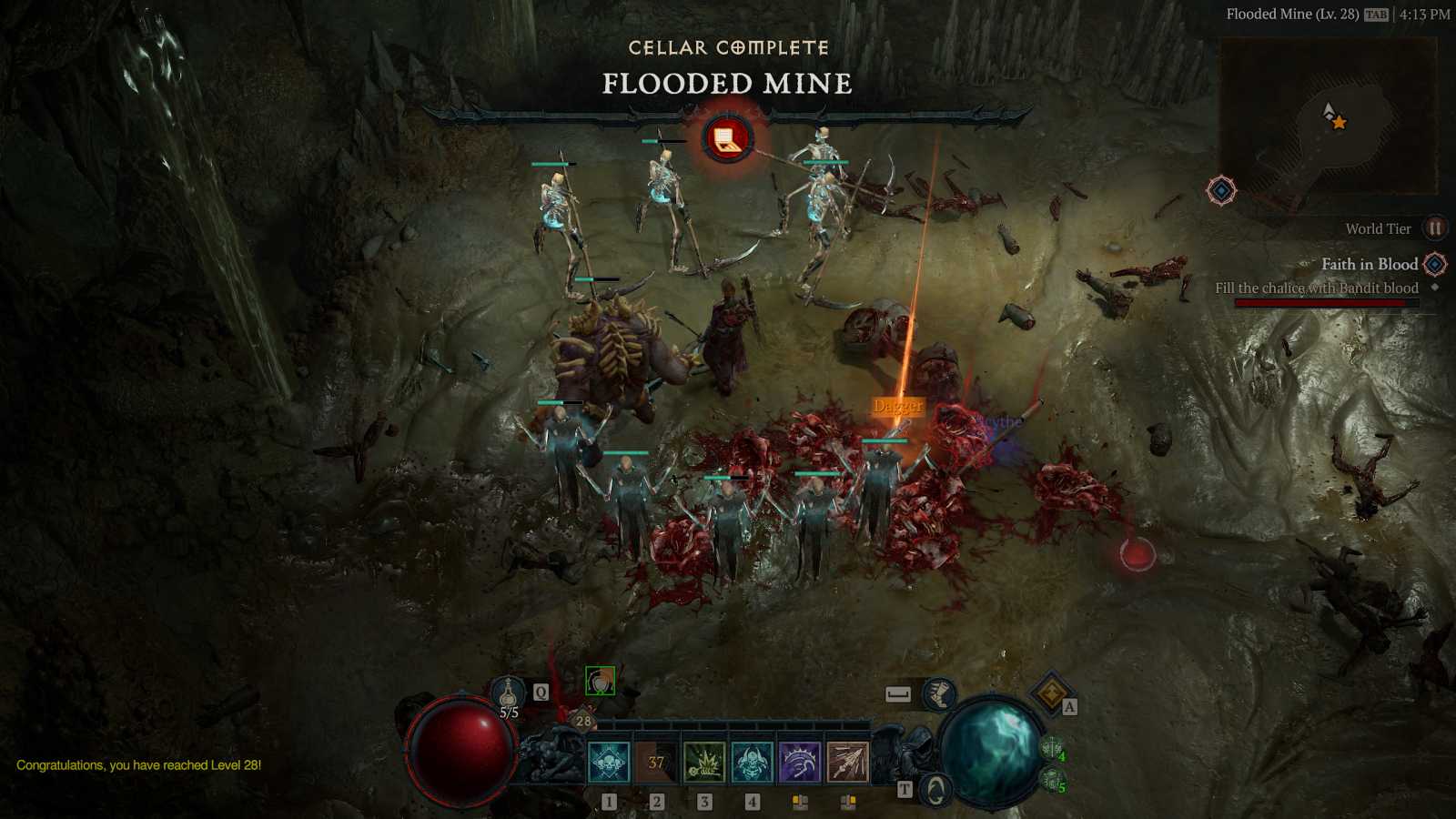Click the World Tier pause emblem
Image resolution: width=1456 pixels, height=819 pixels.
pyautogui.click(x=1436, y=227)
